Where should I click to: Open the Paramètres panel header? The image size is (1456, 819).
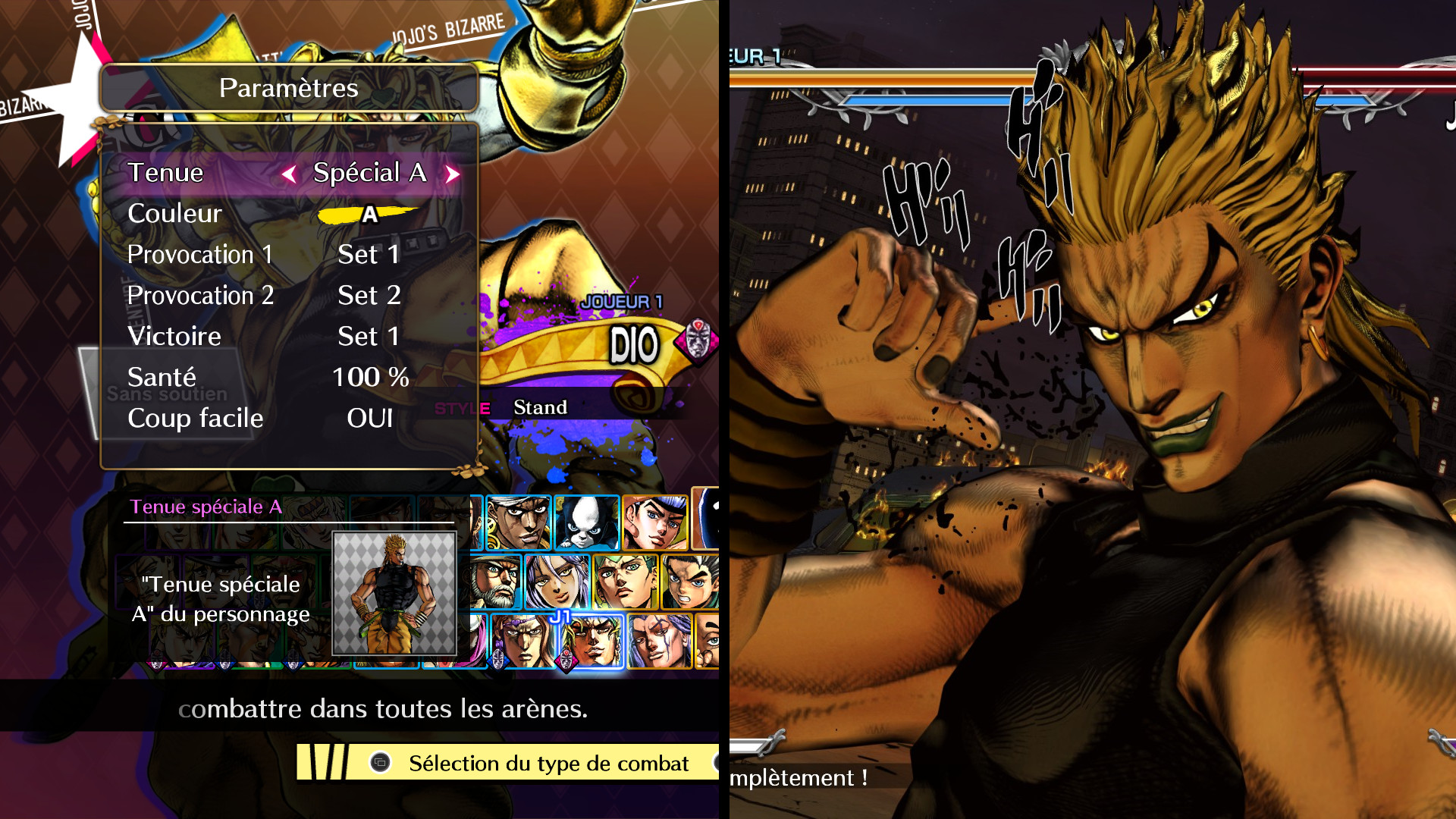pos(288,87)
